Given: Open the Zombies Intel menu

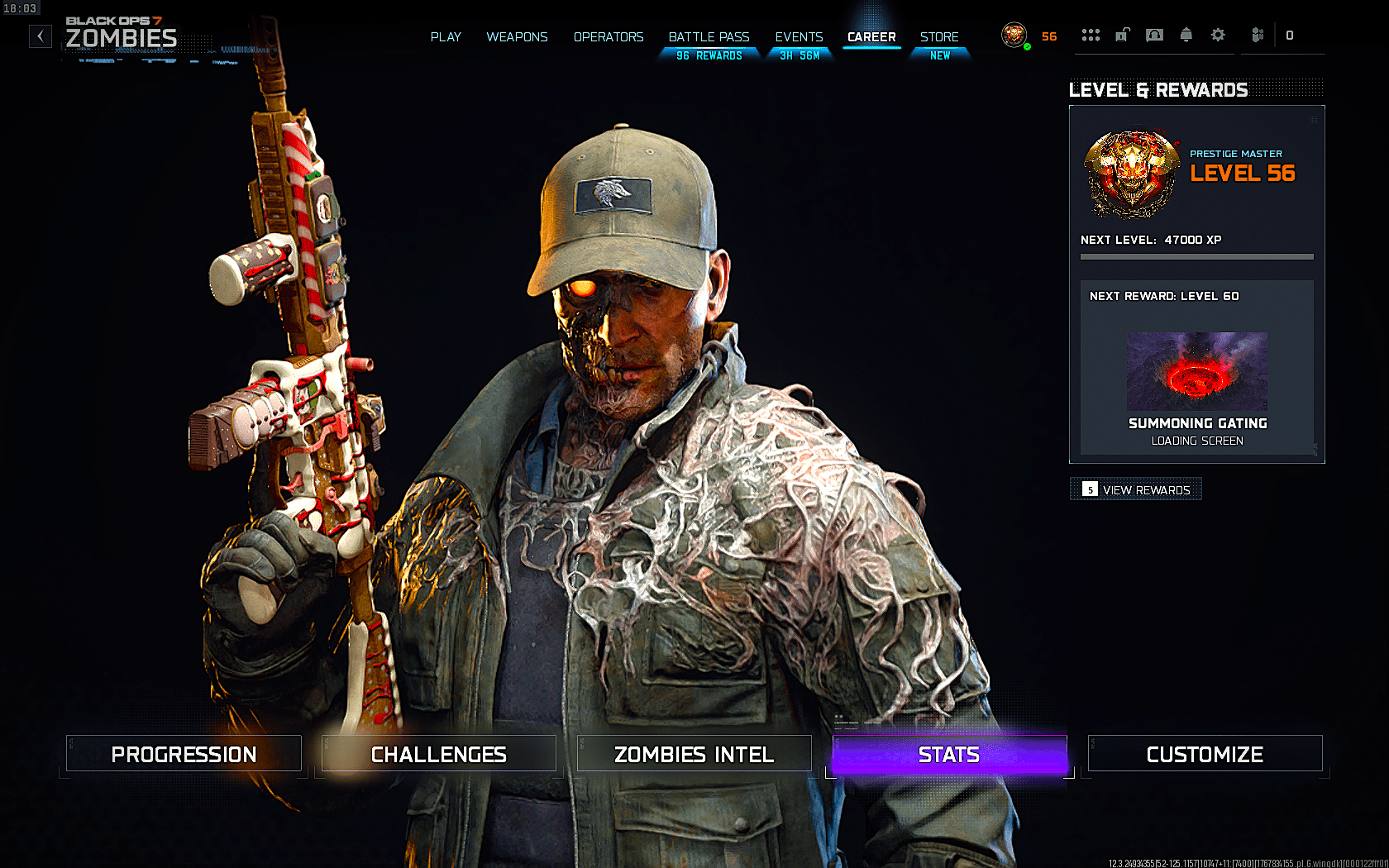Looking at the screenshot, I should coord(694,754).
